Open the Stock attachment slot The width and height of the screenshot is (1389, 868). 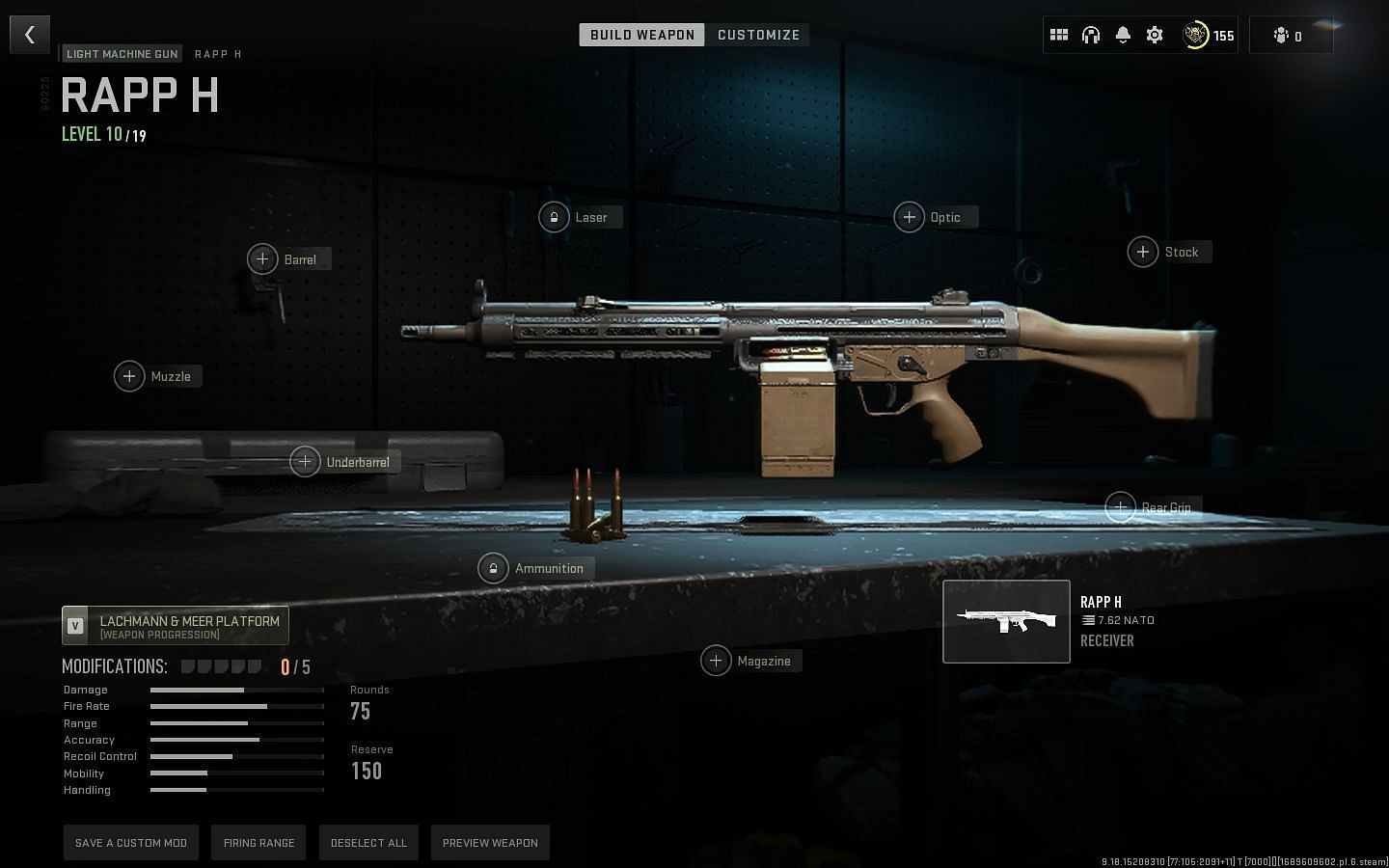click(x=1143, y=252)
